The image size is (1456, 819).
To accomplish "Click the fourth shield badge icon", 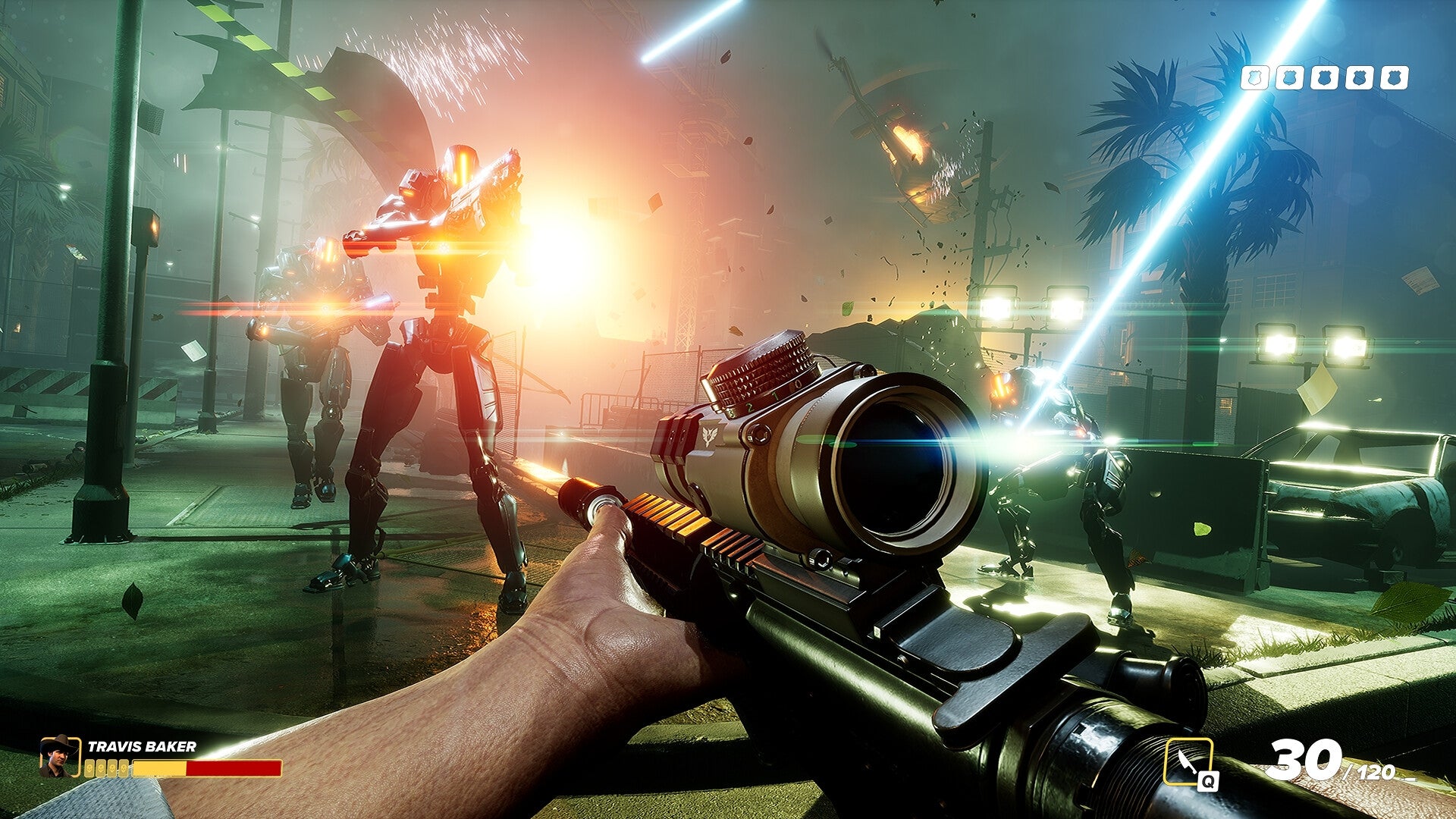I will click(x=1360, y=77).
